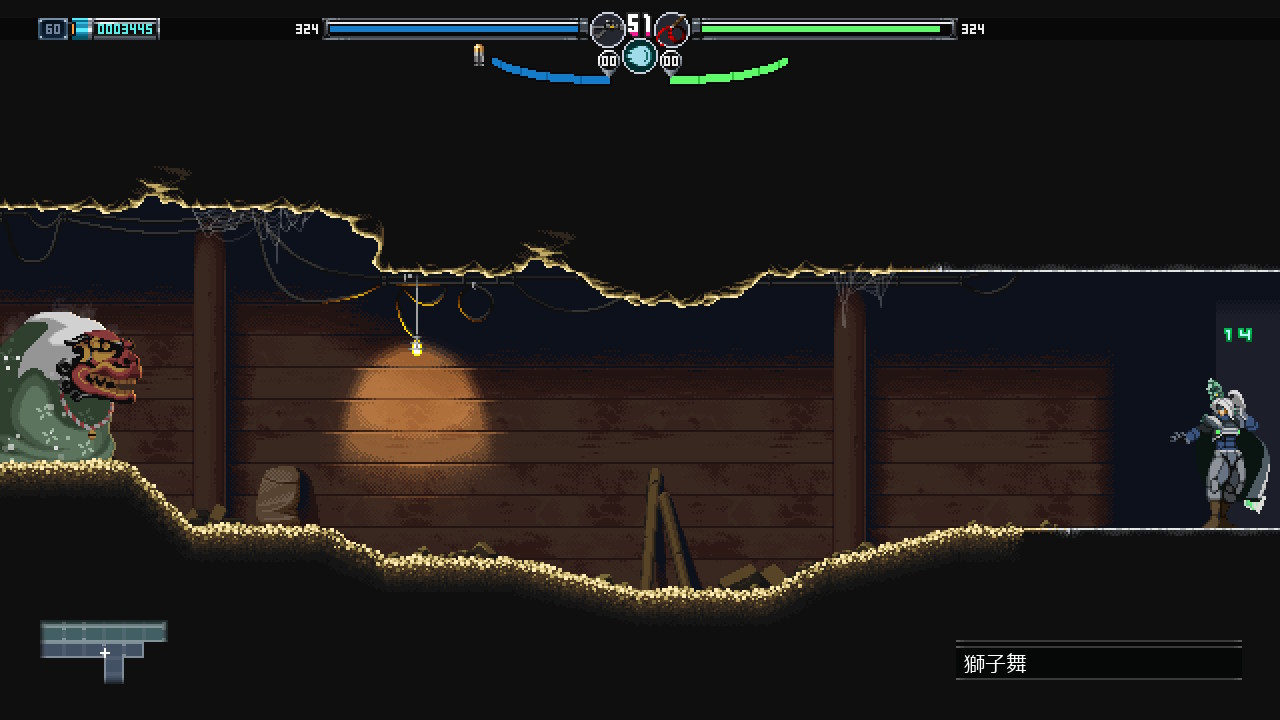The image size is (1280, 720).
Task: Click the bullet ammo icon
Action: click(x=479, y=56)
